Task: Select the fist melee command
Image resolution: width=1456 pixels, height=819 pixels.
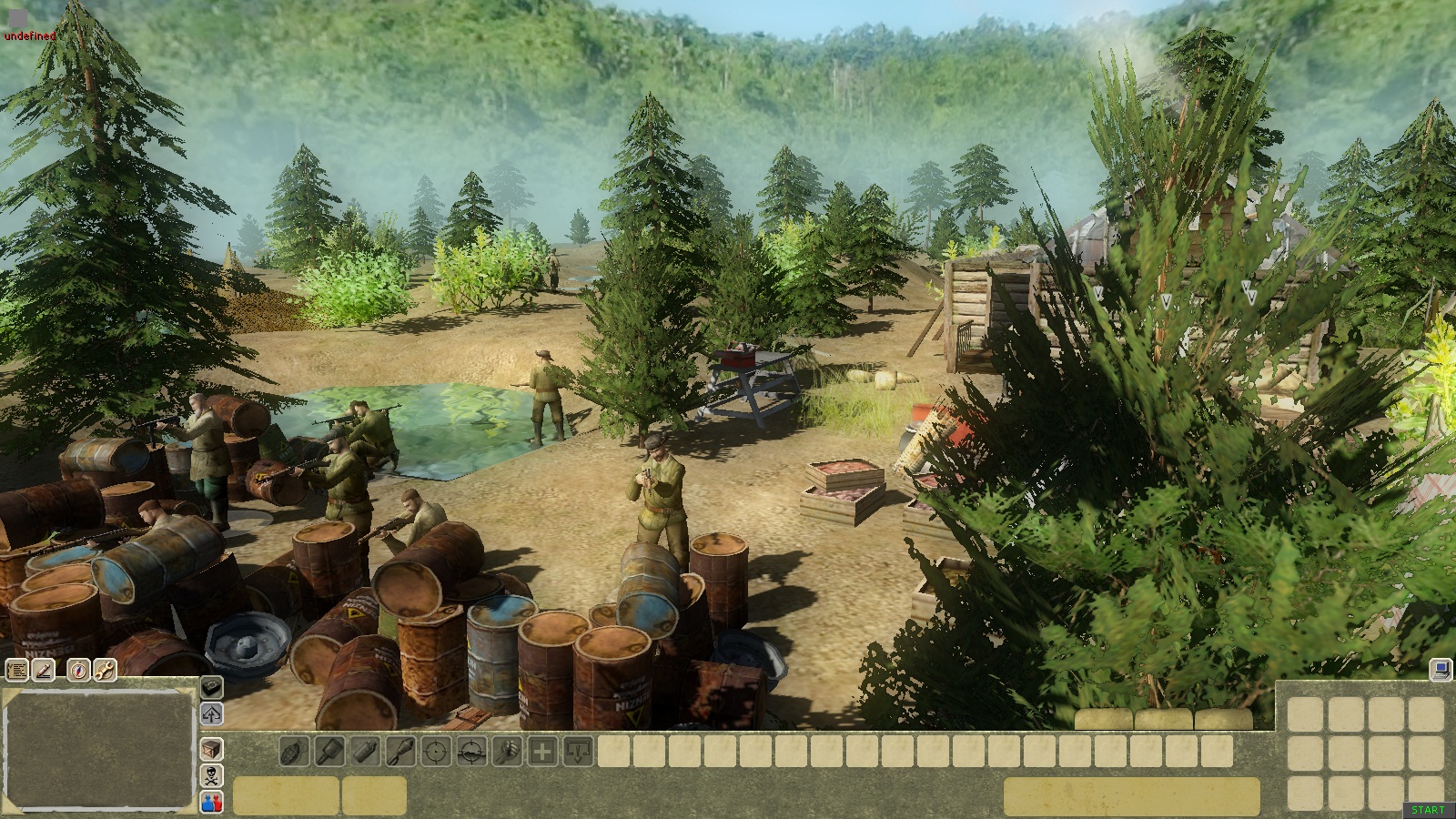Action: [x=507, y=753]
